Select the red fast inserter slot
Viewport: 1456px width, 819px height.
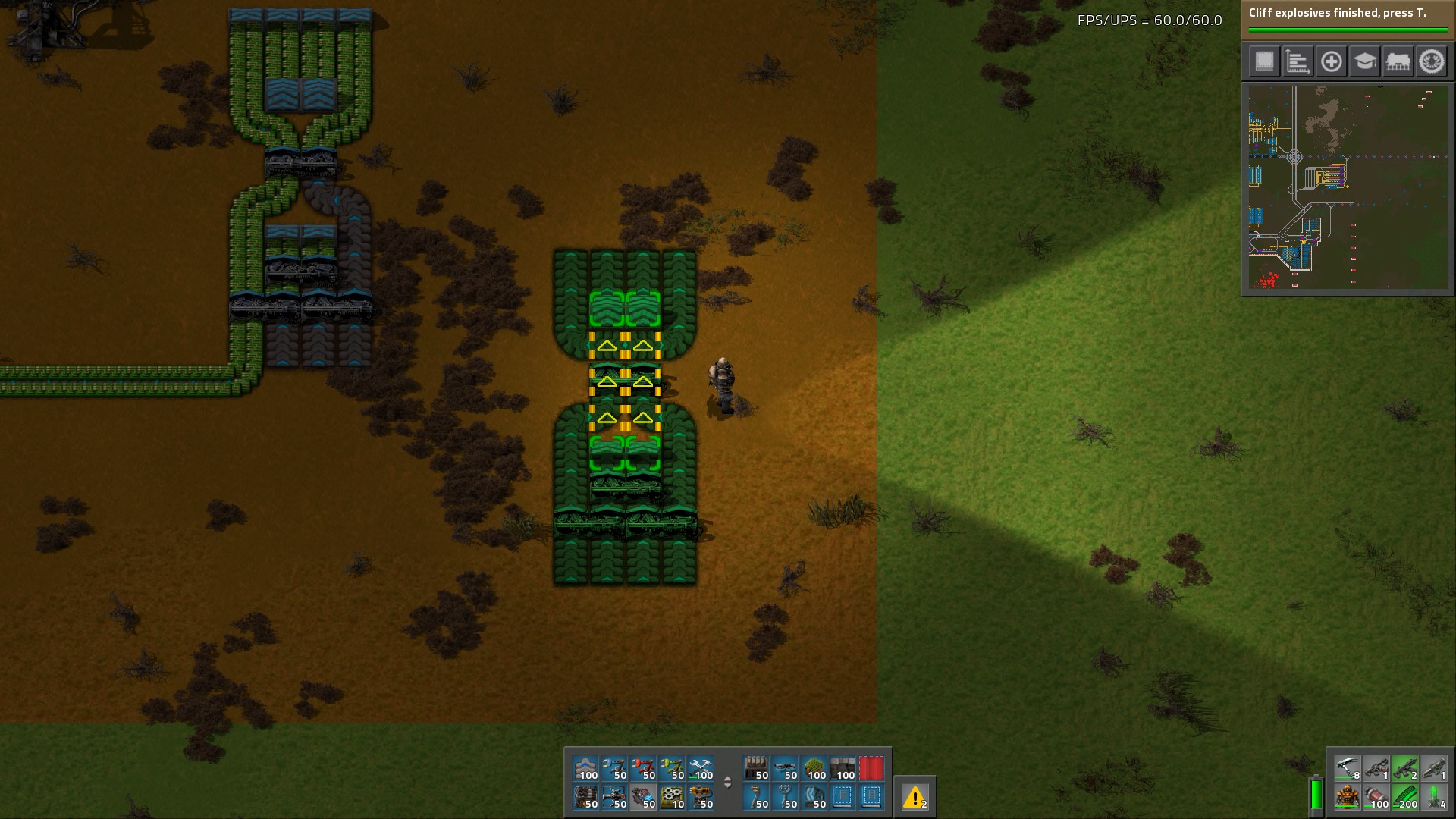[x=643, y=768]
